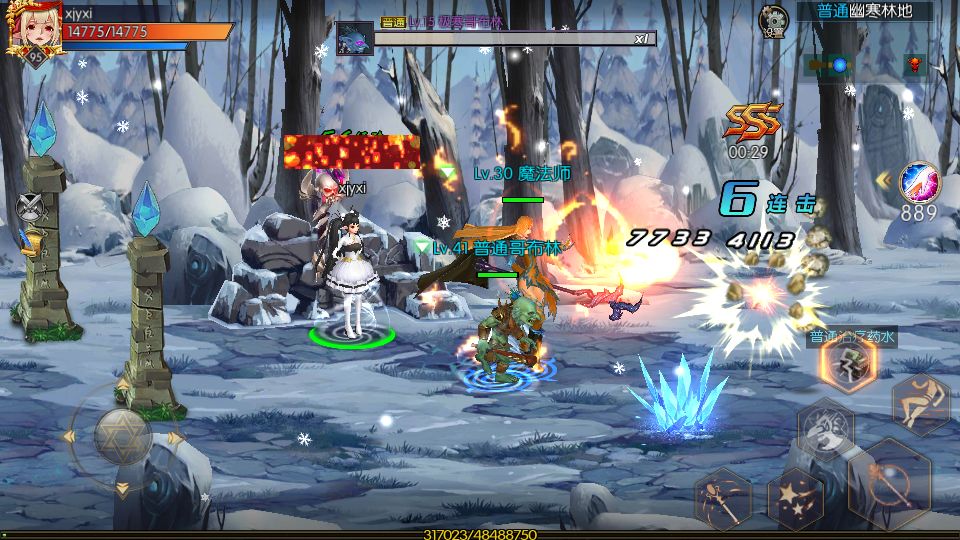This screenshot has width=960, height=540.
Task: Toggle the crossed swords icon
Action: [28, 207]
